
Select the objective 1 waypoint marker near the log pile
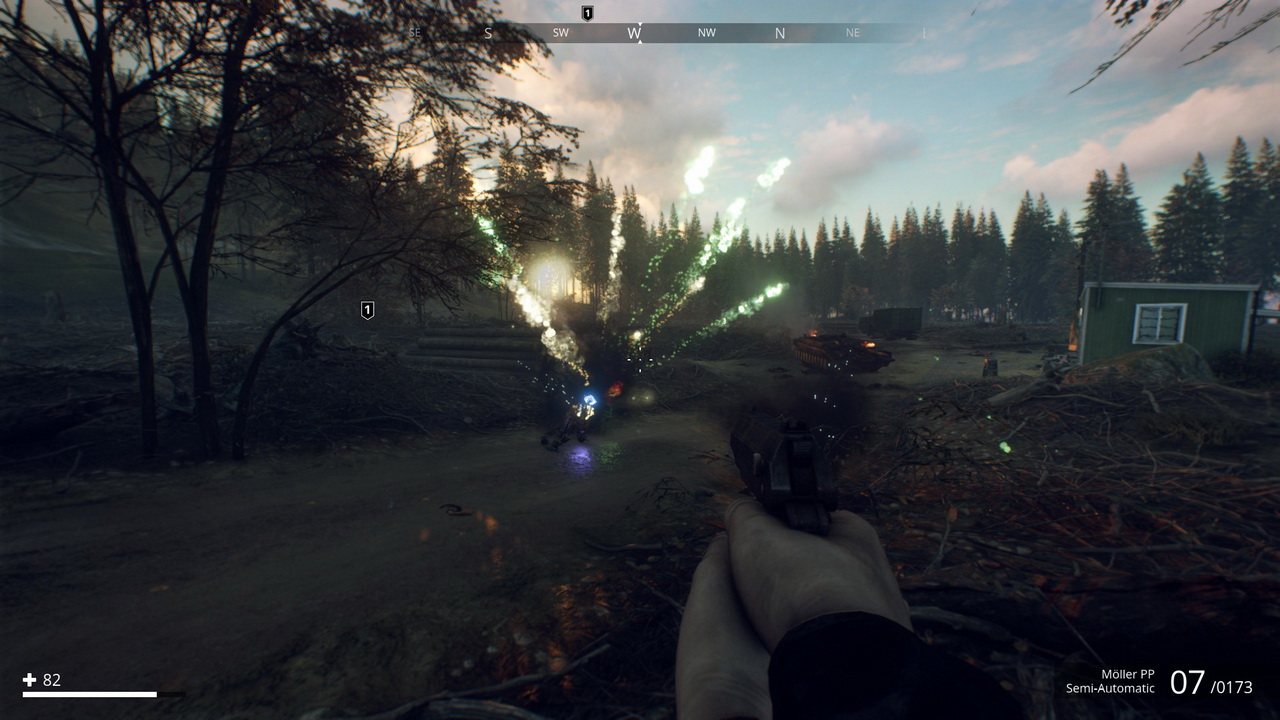coord(367,310)
